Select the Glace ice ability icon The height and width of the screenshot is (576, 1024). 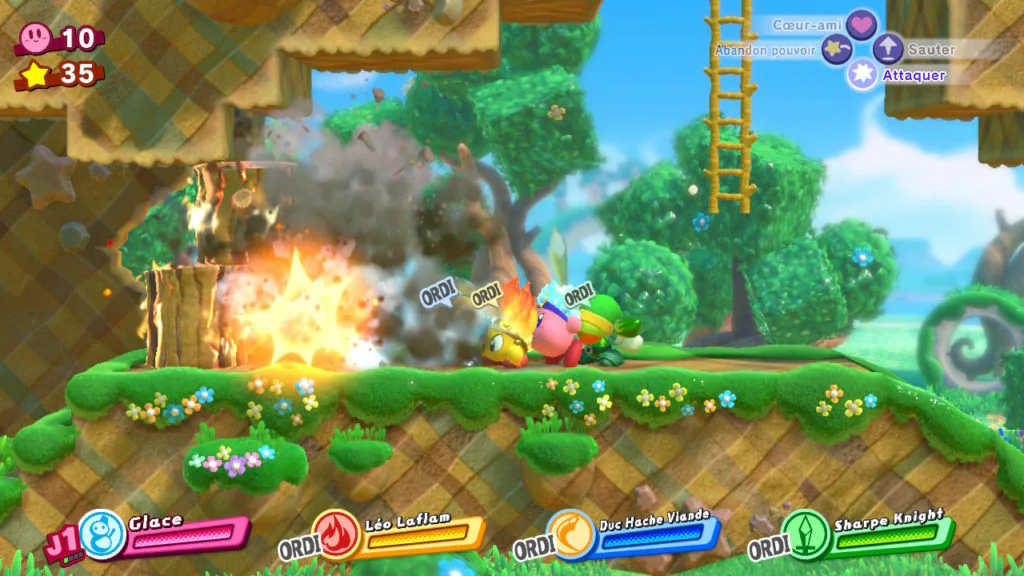[x=101, y=534]
